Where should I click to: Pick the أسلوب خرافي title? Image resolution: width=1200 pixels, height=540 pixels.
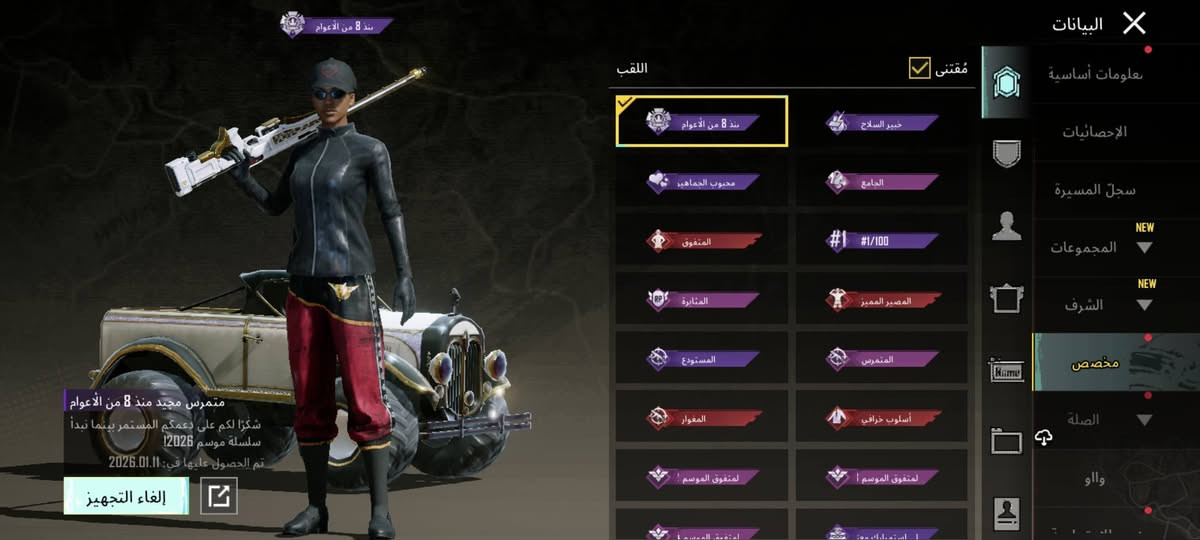point(882,417)
